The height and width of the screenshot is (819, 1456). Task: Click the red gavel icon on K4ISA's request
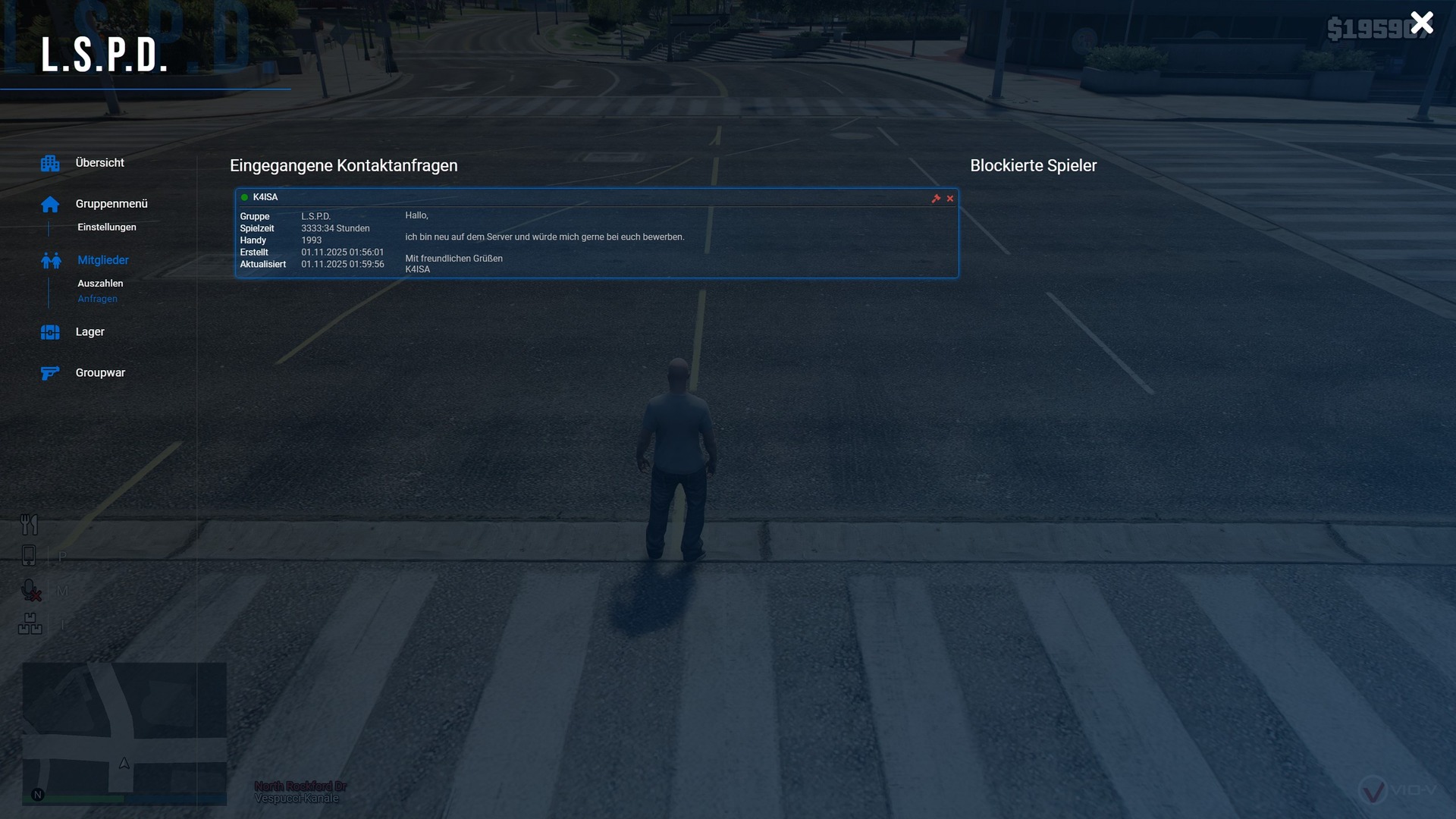click(x=936, y=199)
